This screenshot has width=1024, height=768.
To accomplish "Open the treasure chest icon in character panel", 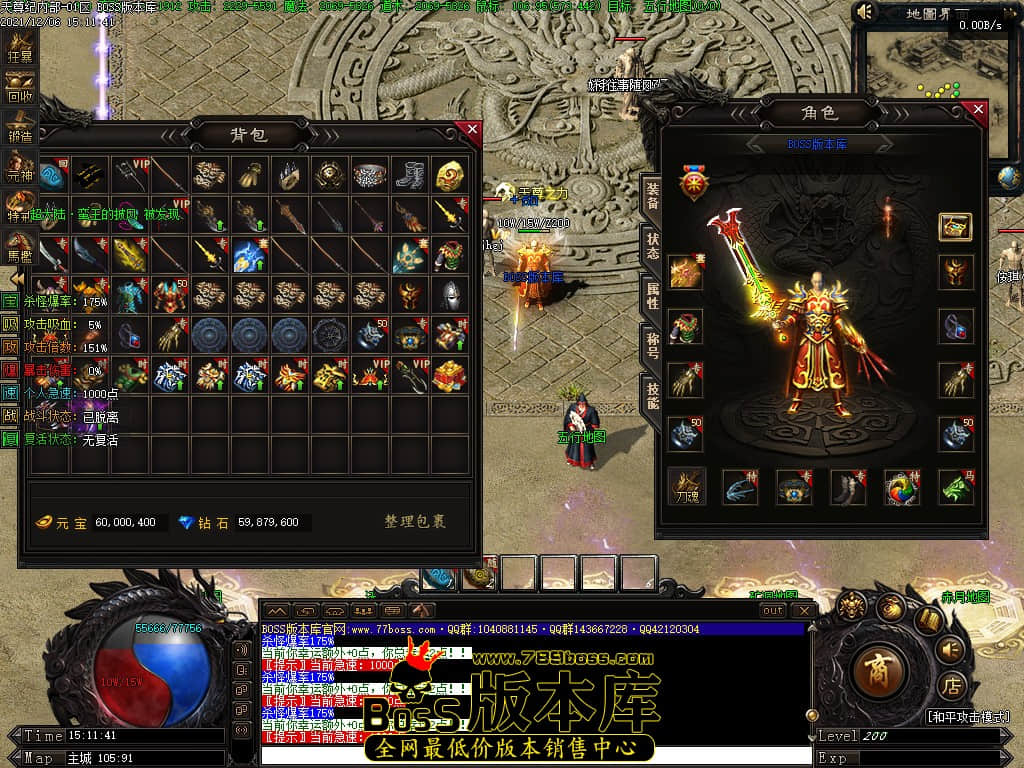I will (x=956, y=226).
